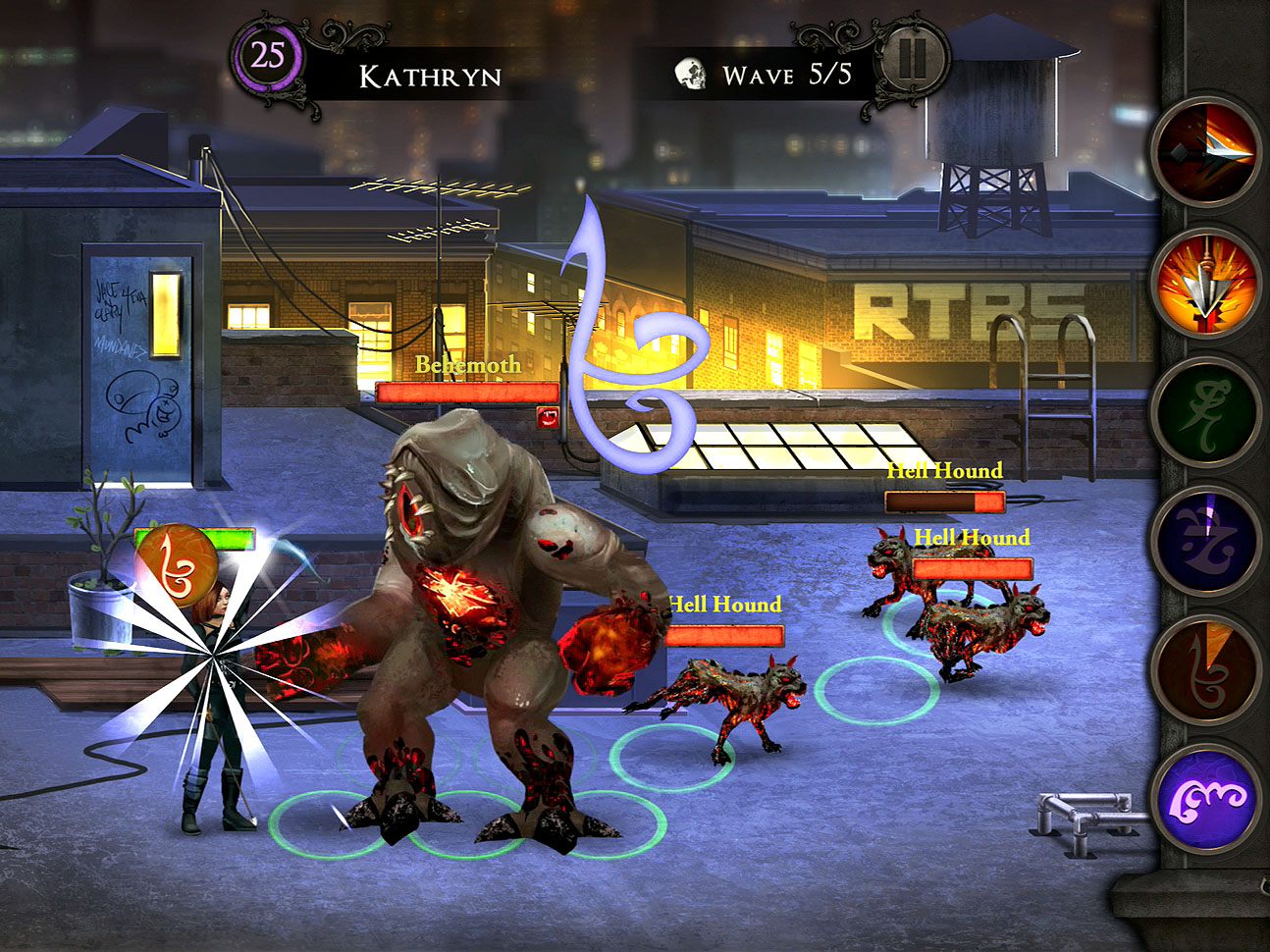Trigger the orange hook-shaped rune ability

point(1206,666)
